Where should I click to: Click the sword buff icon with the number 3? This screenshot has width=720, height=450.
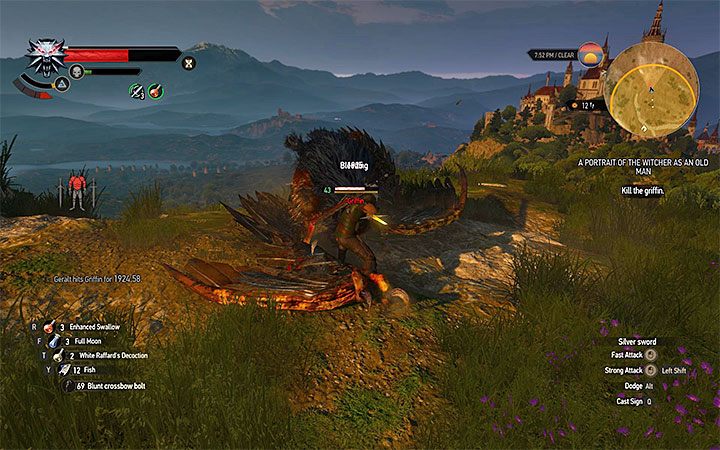[x=137, y=91]
